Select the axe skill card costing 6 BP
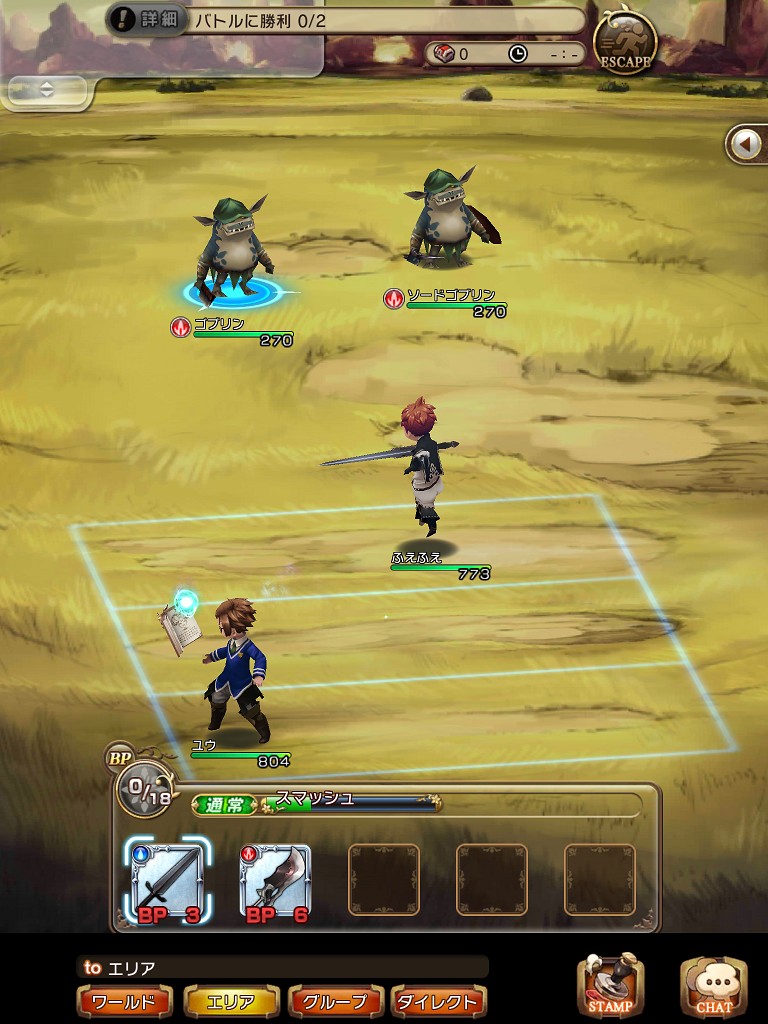768x1024 pixels. point(275,881)
